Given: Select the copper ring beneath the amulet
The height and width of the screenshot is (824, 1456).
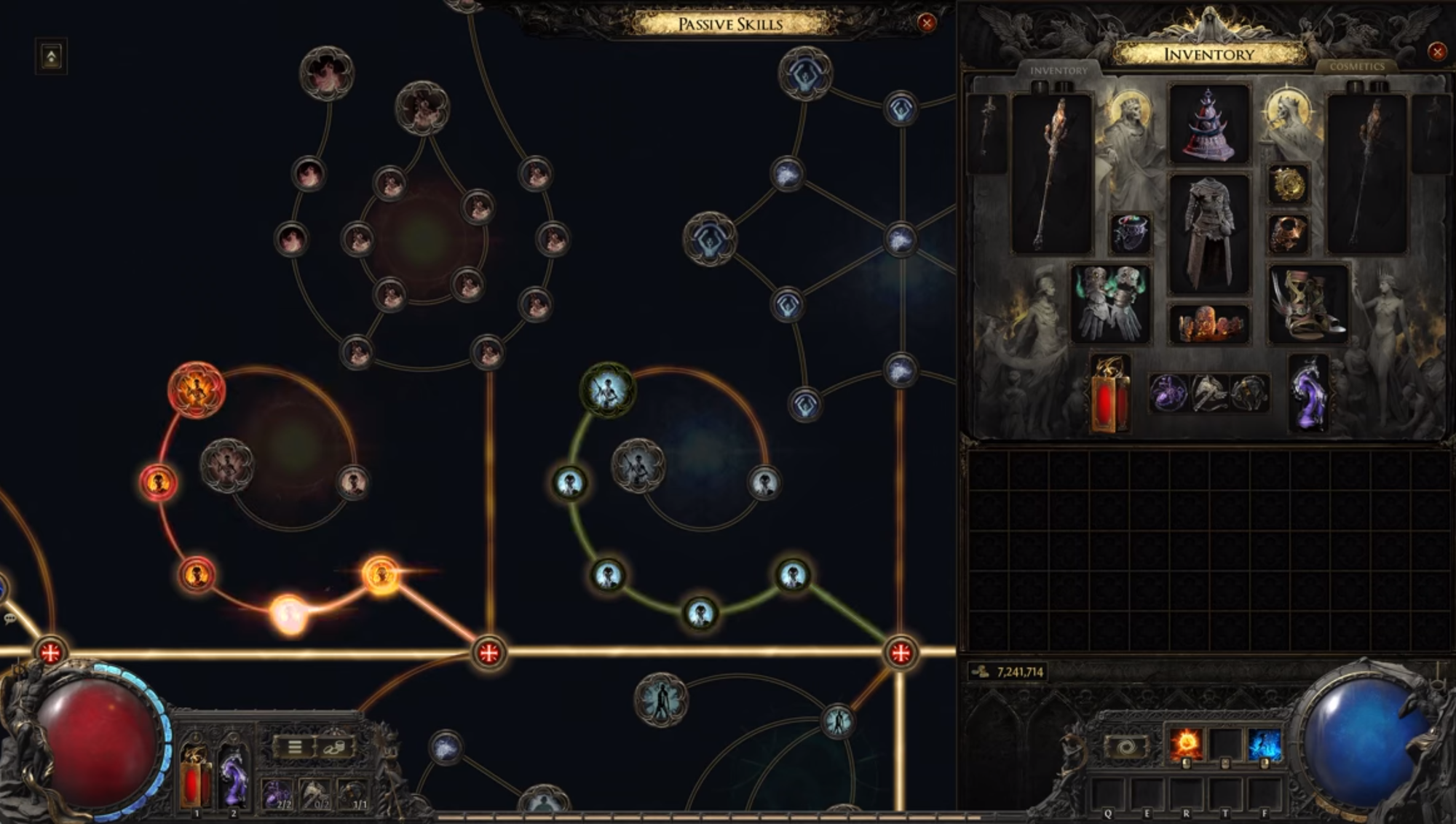Looking at the screenshot, I should click(1288, 234).
